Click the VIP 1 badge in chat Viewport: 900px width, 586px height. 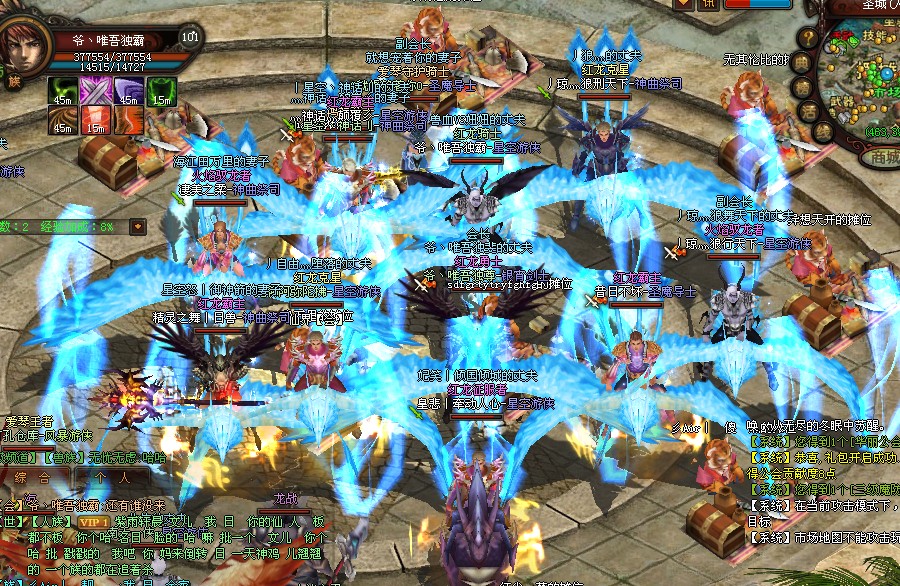[93, 521]
